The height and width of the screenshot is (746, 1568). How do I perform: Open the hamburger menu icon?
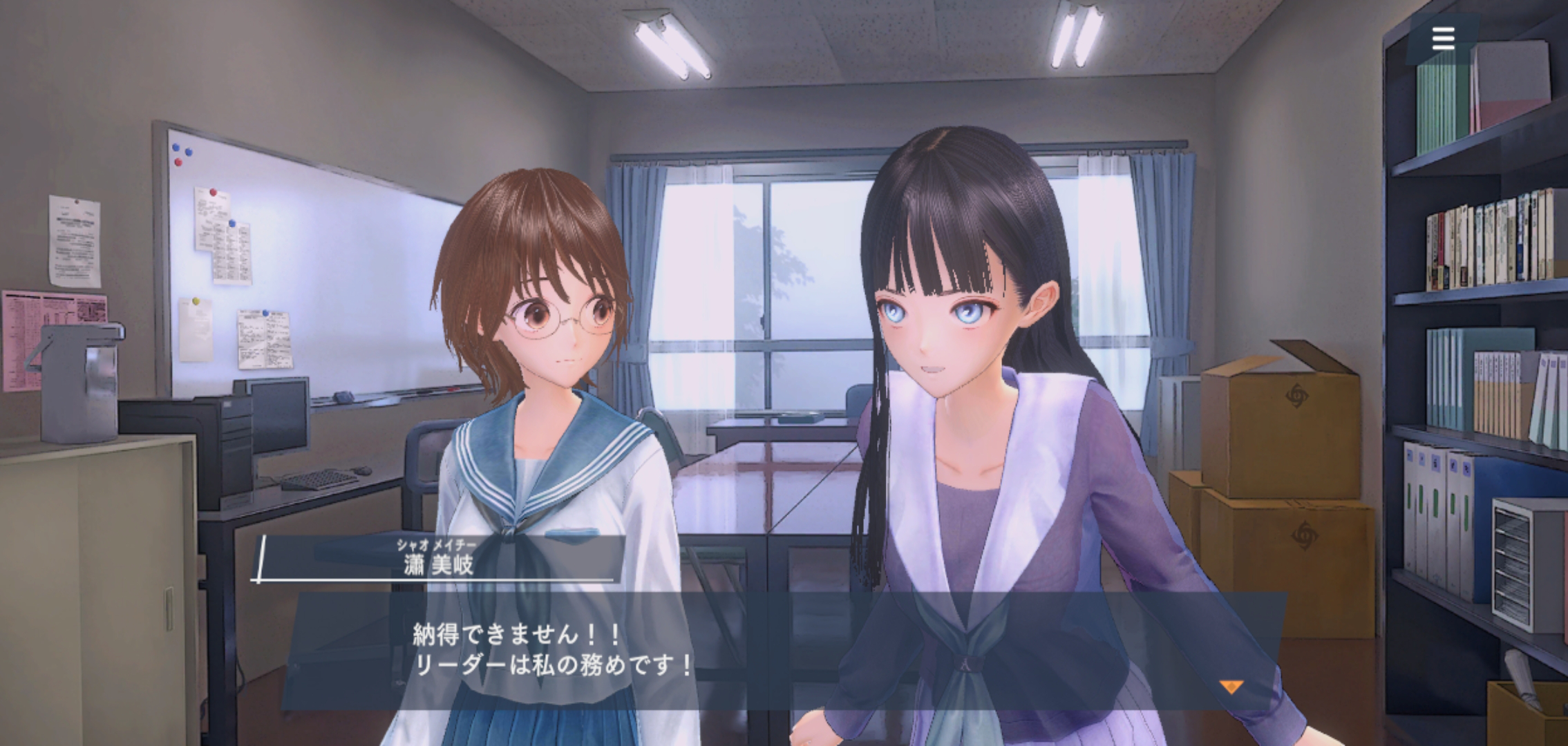point(1443,39)
